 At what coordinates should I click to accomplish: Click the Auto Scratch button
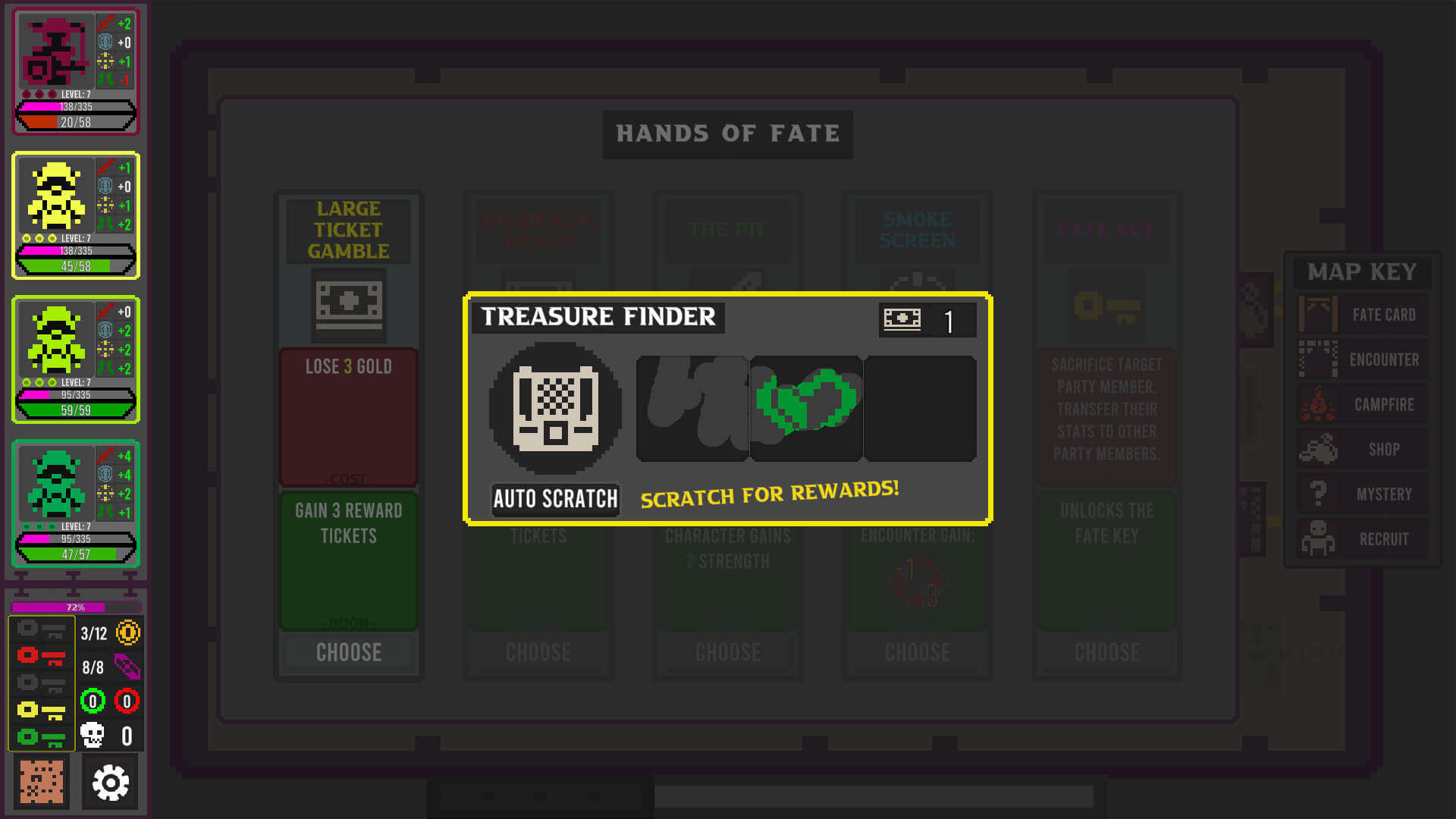555,499
